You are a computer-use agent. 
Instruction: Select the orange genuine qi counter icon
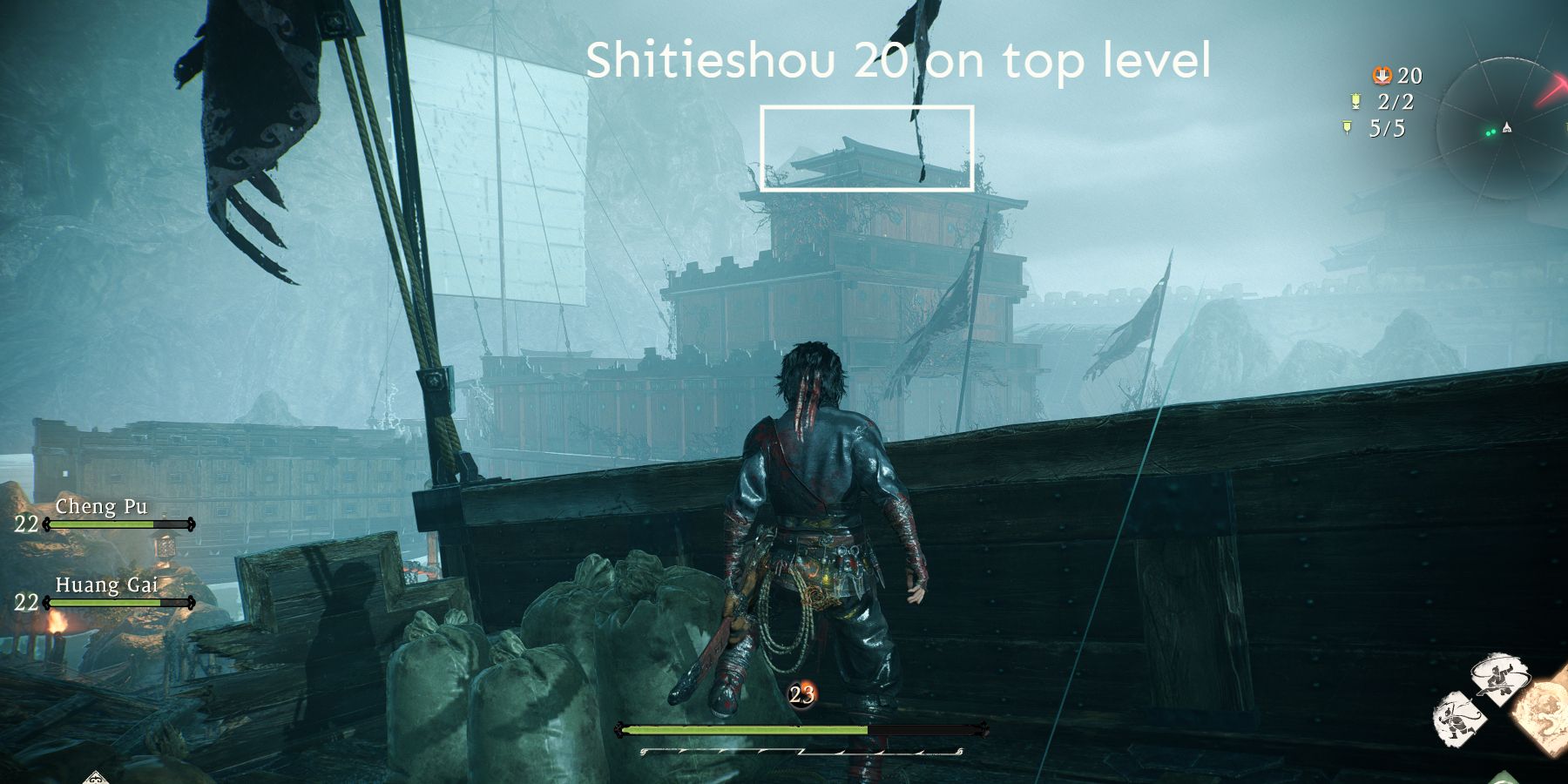coord(1382,76)
